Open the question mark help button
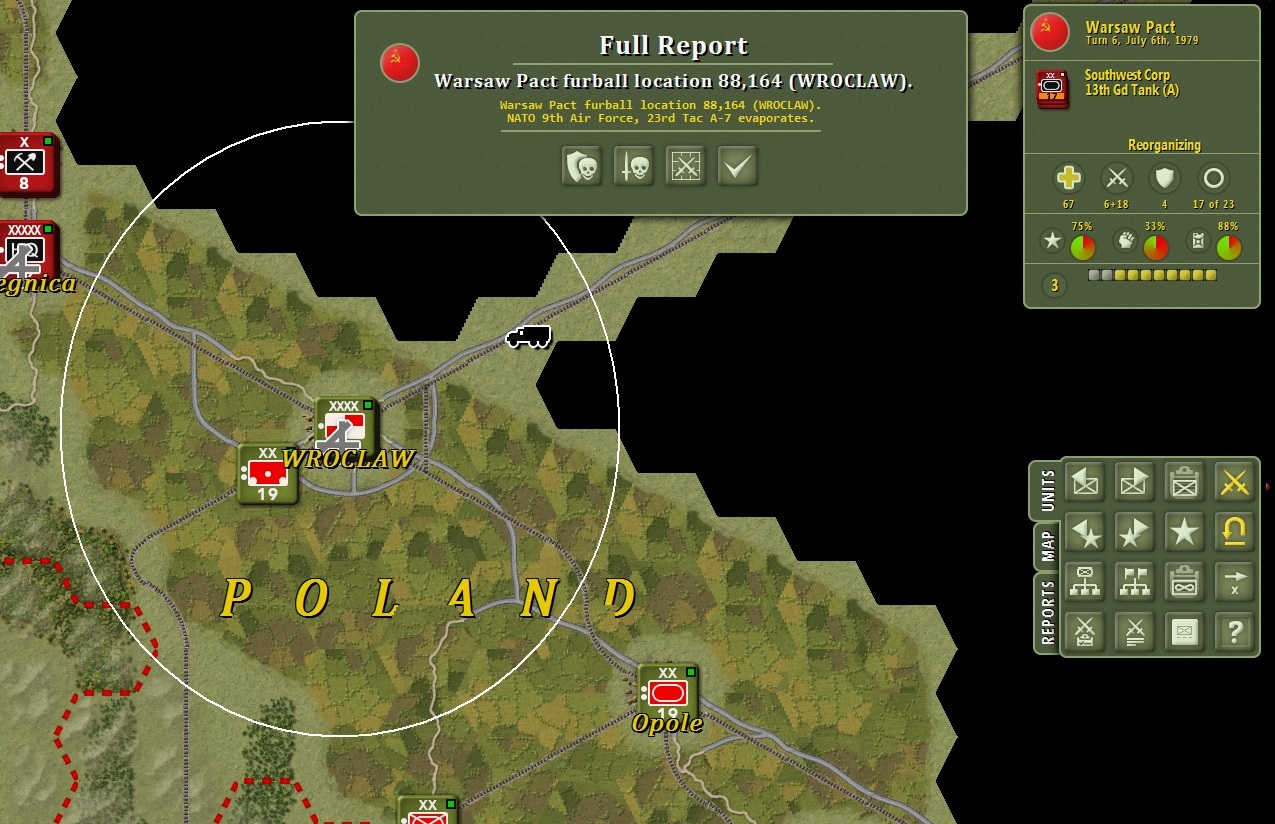The image size is (1275, 824). click(x=1235, y=632)
